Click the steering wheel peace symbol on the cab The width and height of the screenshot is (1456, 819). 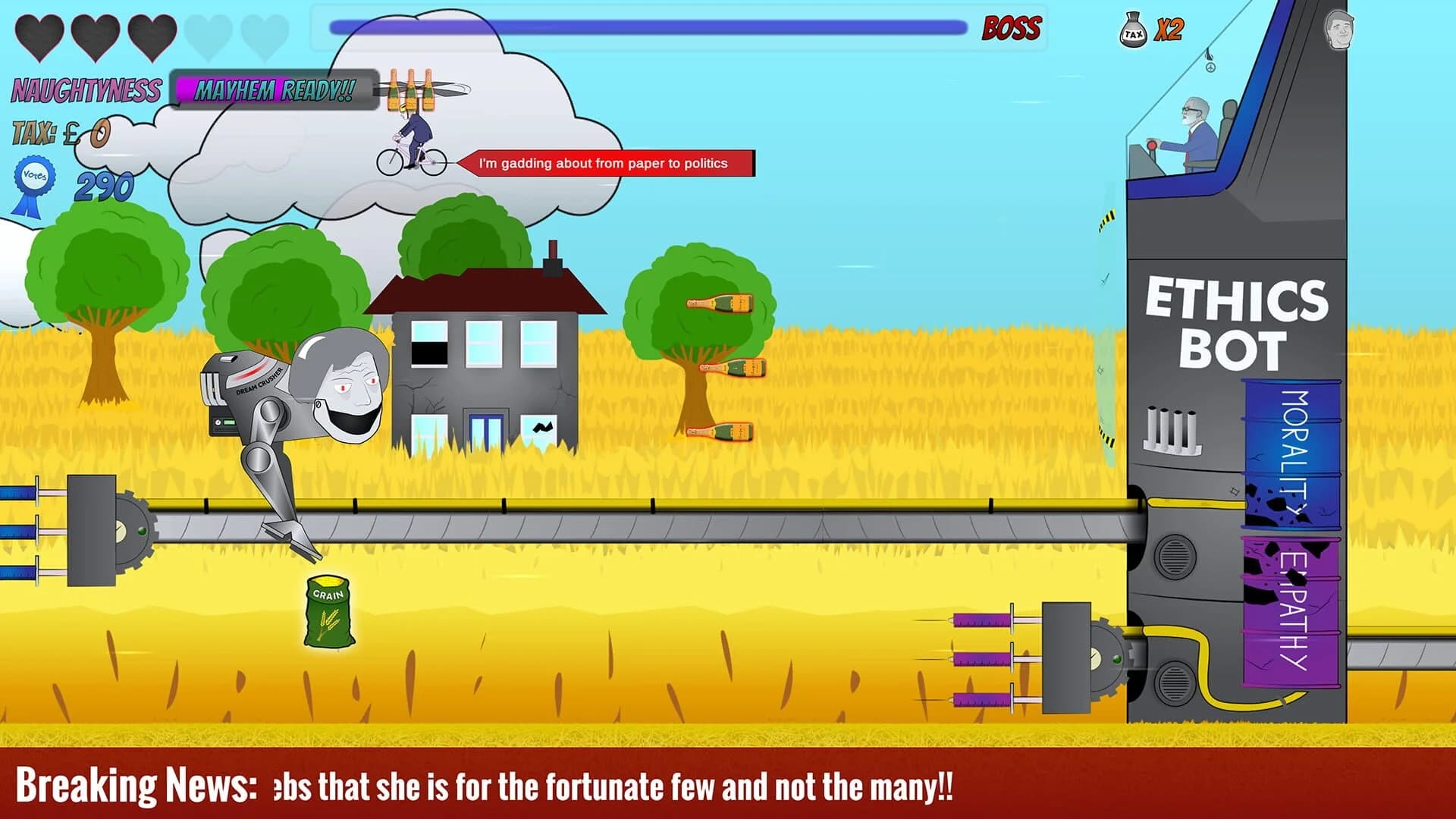(1211, 67)
